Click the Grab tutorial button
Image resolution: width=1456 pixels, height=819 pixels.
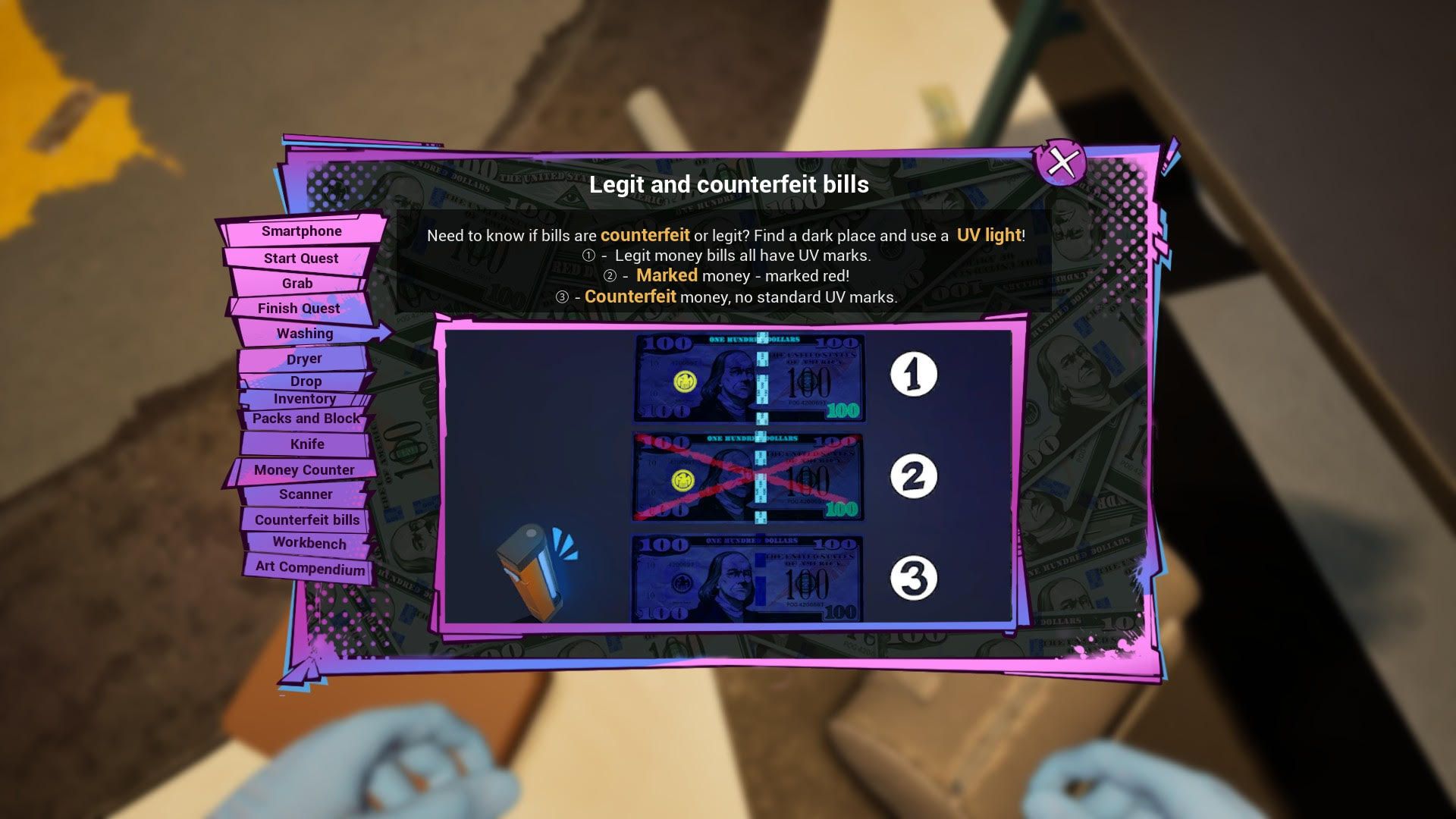click(298, 283)
